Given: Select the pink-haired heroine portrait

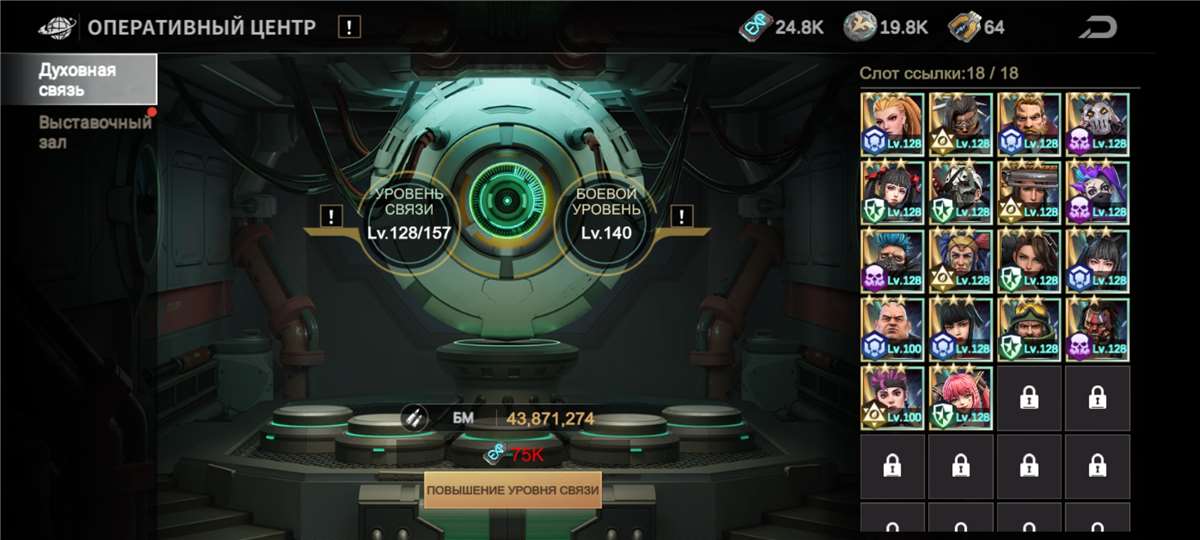Looking at the screenshot, I should tap(961, 398).
